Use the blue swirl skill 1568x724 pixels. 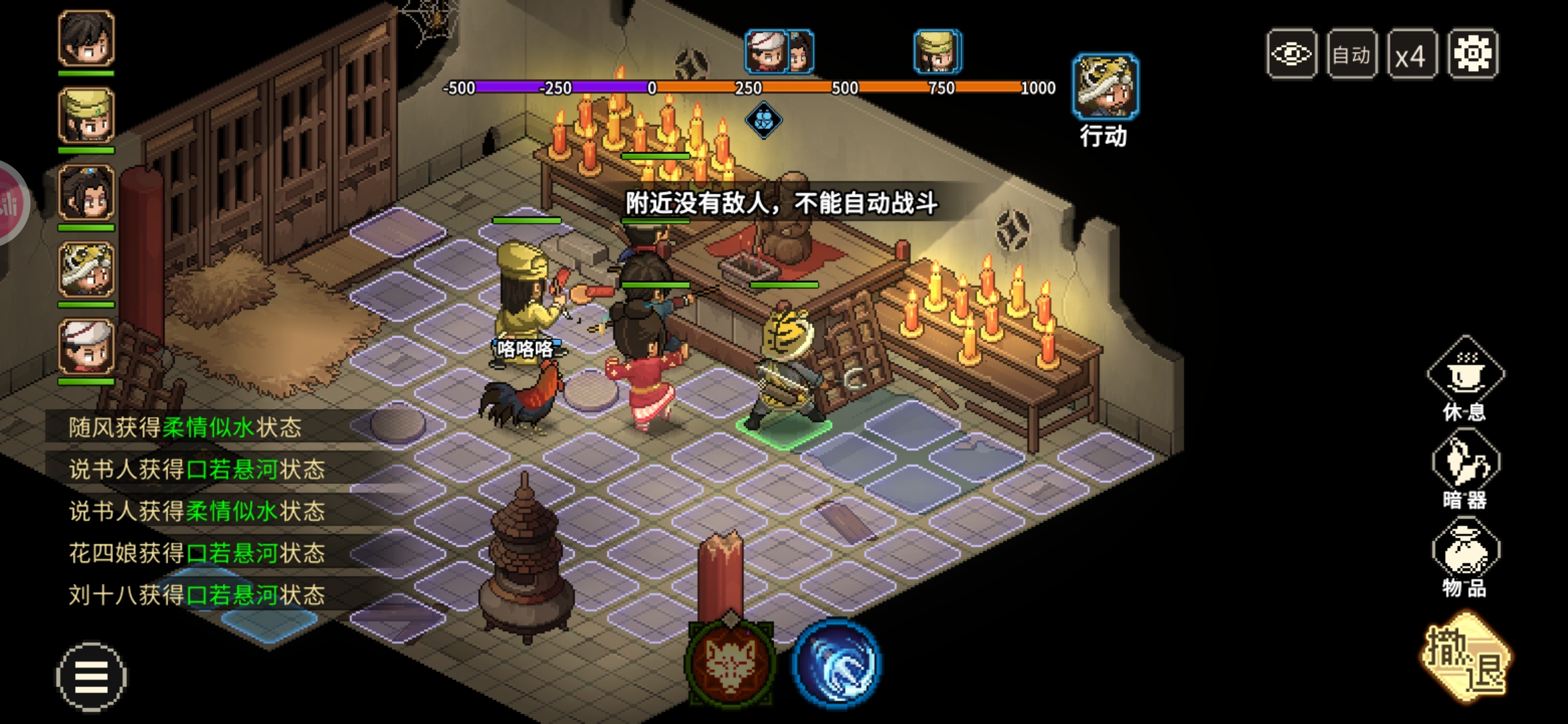[836, 662]
